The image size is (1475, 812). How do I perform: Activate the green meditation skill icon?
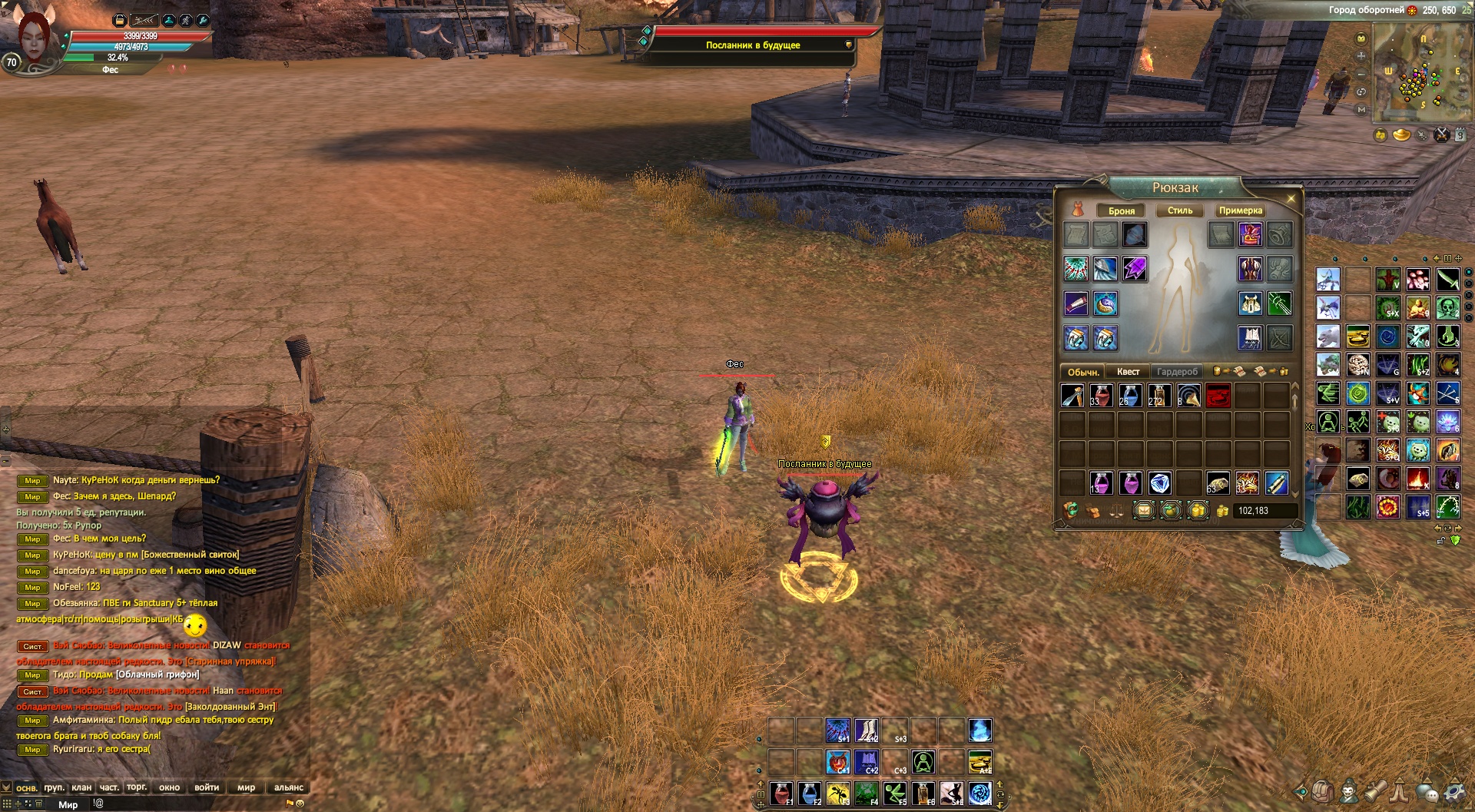pos(923,762)
